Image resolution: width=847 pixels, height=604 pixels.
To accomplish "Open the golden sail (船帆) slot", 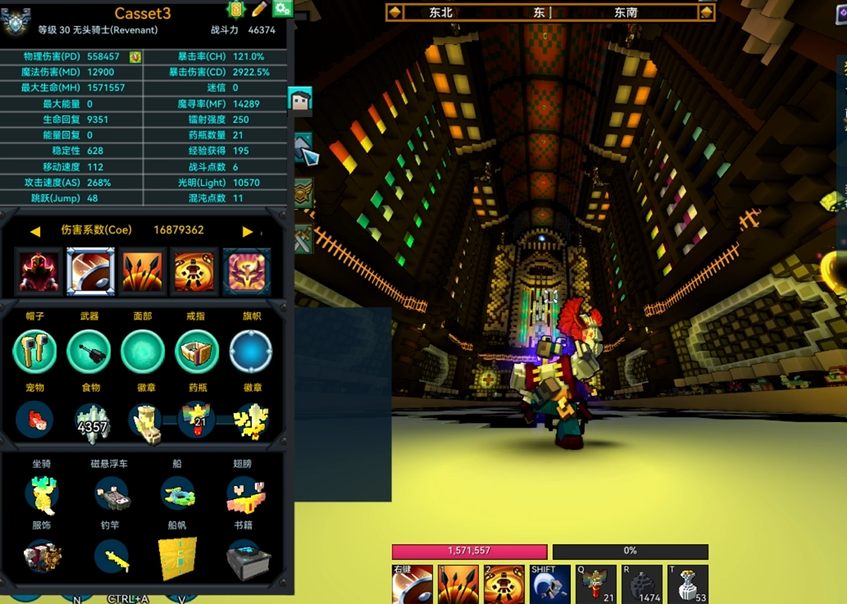I will click(x=178, y=557).
